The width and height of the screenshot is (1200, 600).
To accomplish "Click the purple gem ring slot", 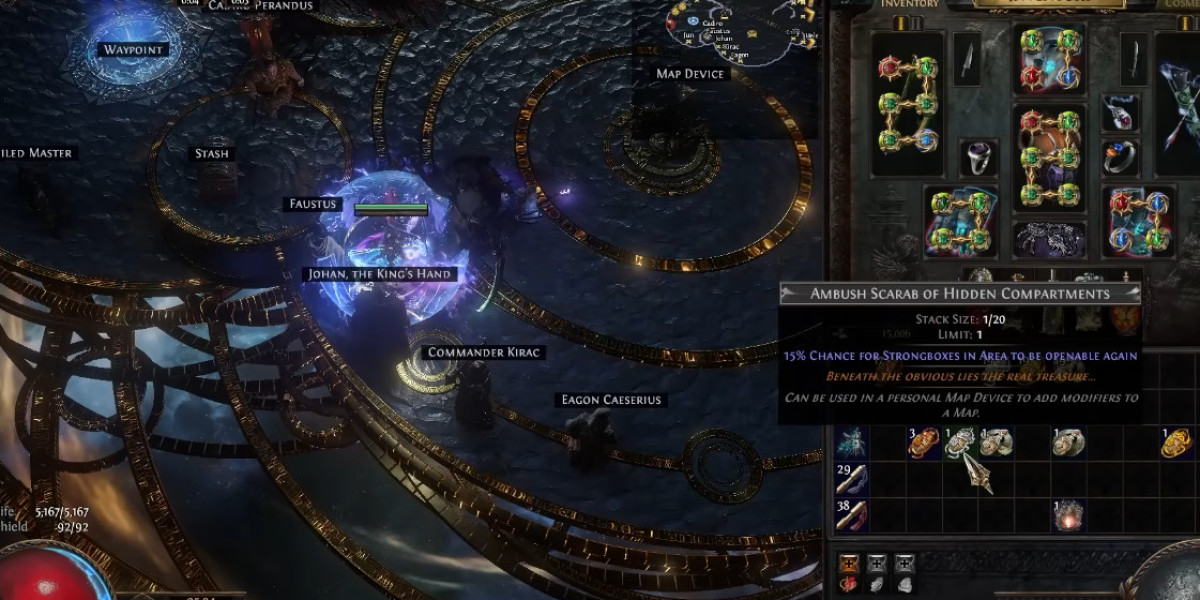I will [979, 158].
